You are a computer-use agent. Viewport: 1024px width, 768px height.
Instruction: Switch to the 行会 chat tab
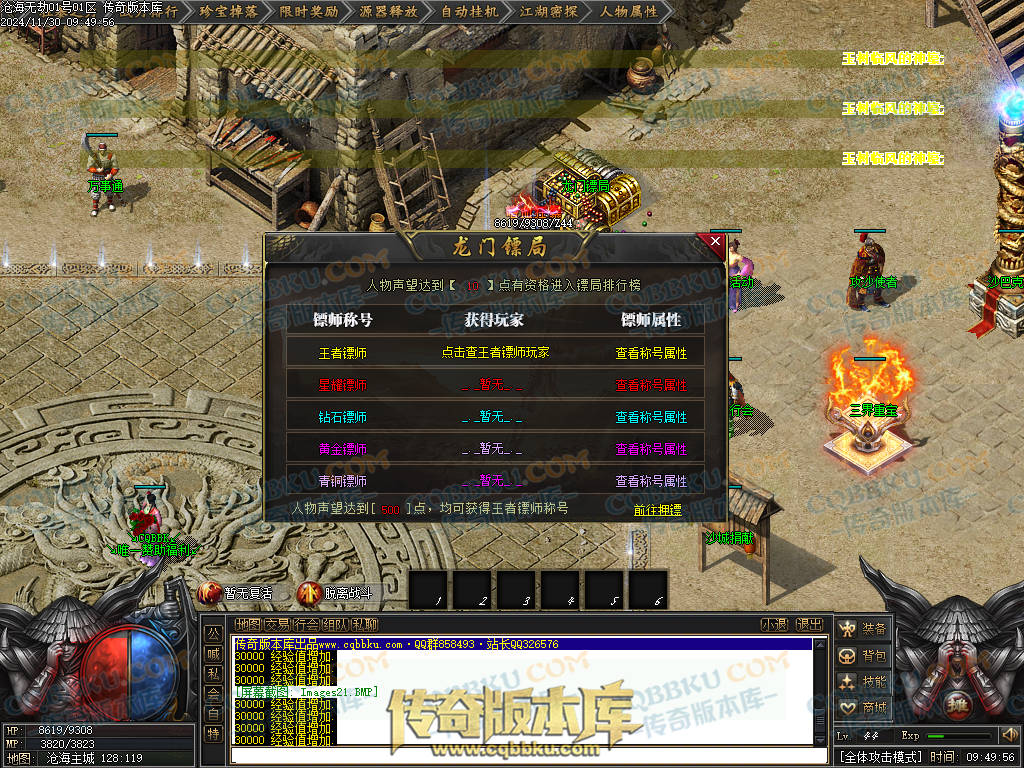pos(304,625)
